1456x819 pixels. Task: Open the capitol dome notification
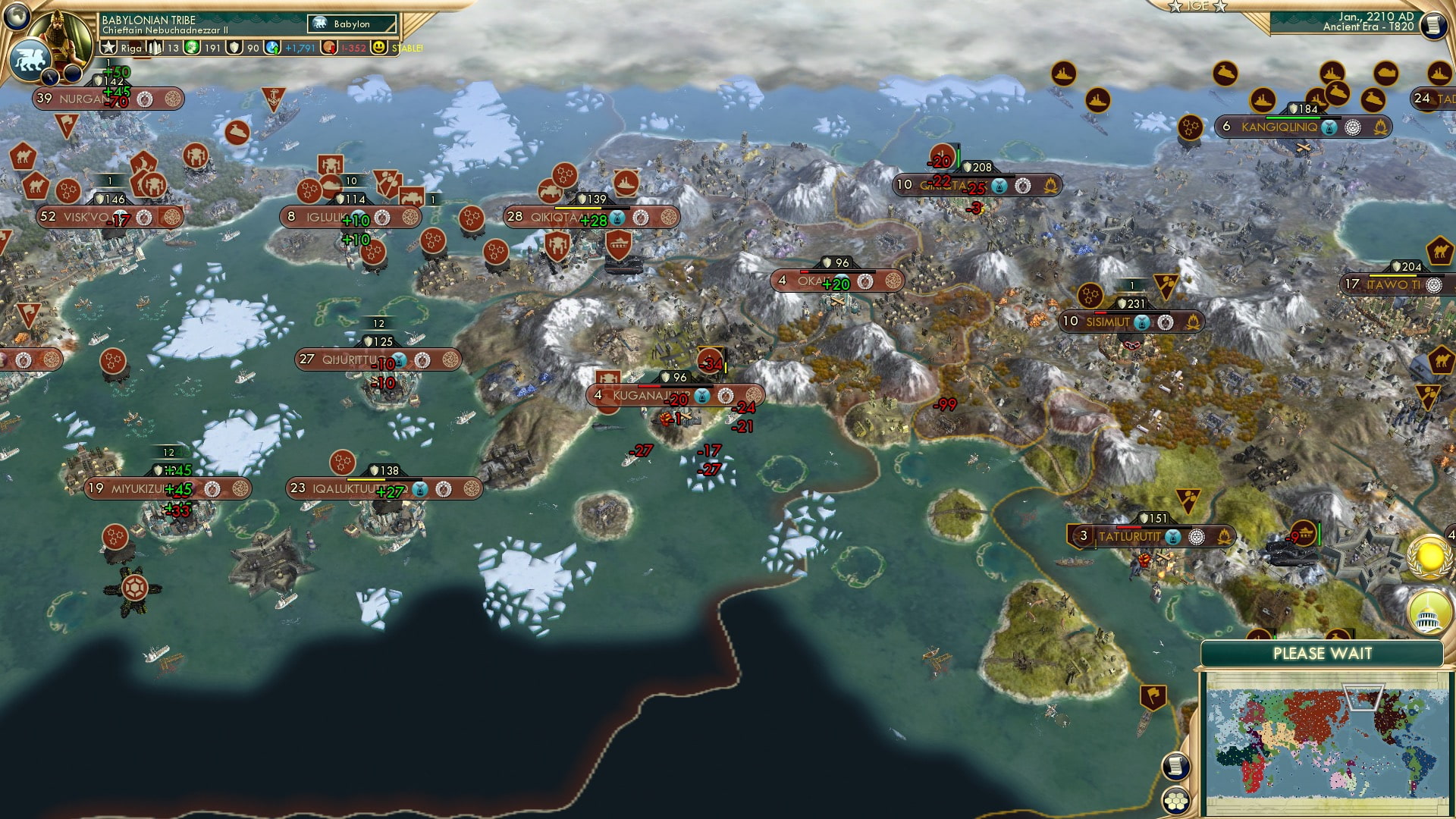pos(1429,612)
